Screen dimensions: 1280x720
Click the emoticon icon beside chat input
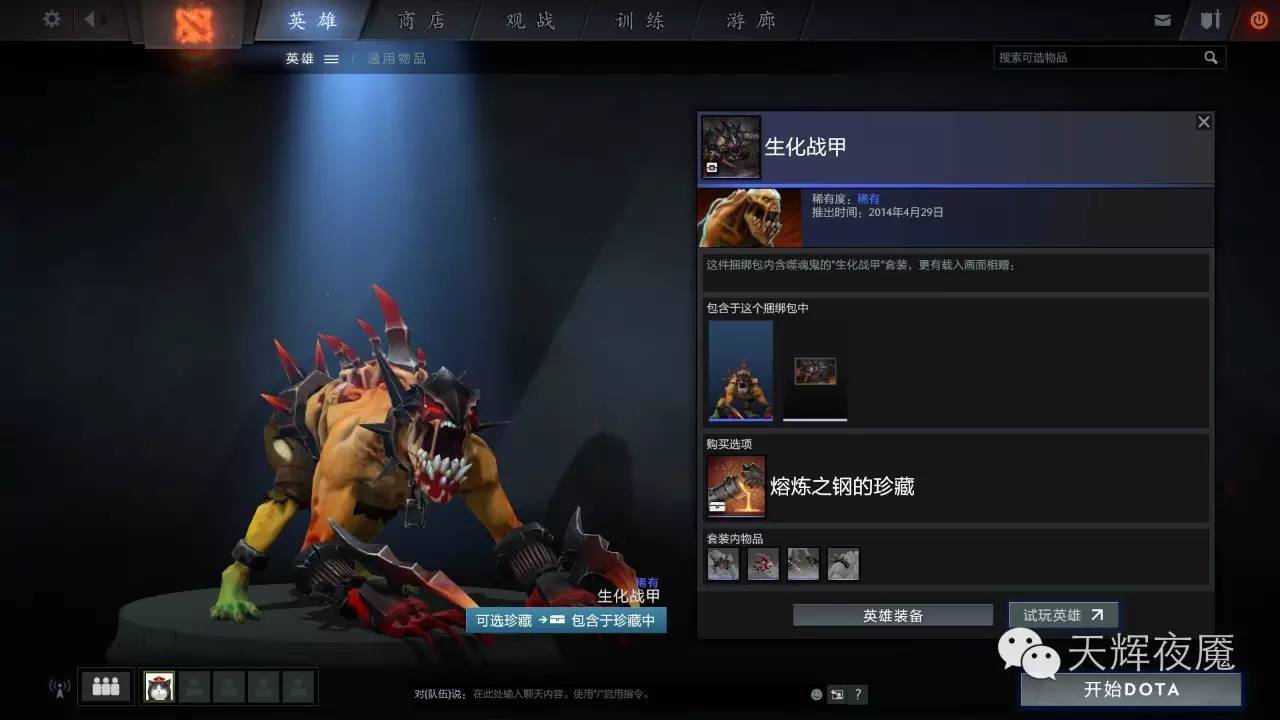coord(815,694)
